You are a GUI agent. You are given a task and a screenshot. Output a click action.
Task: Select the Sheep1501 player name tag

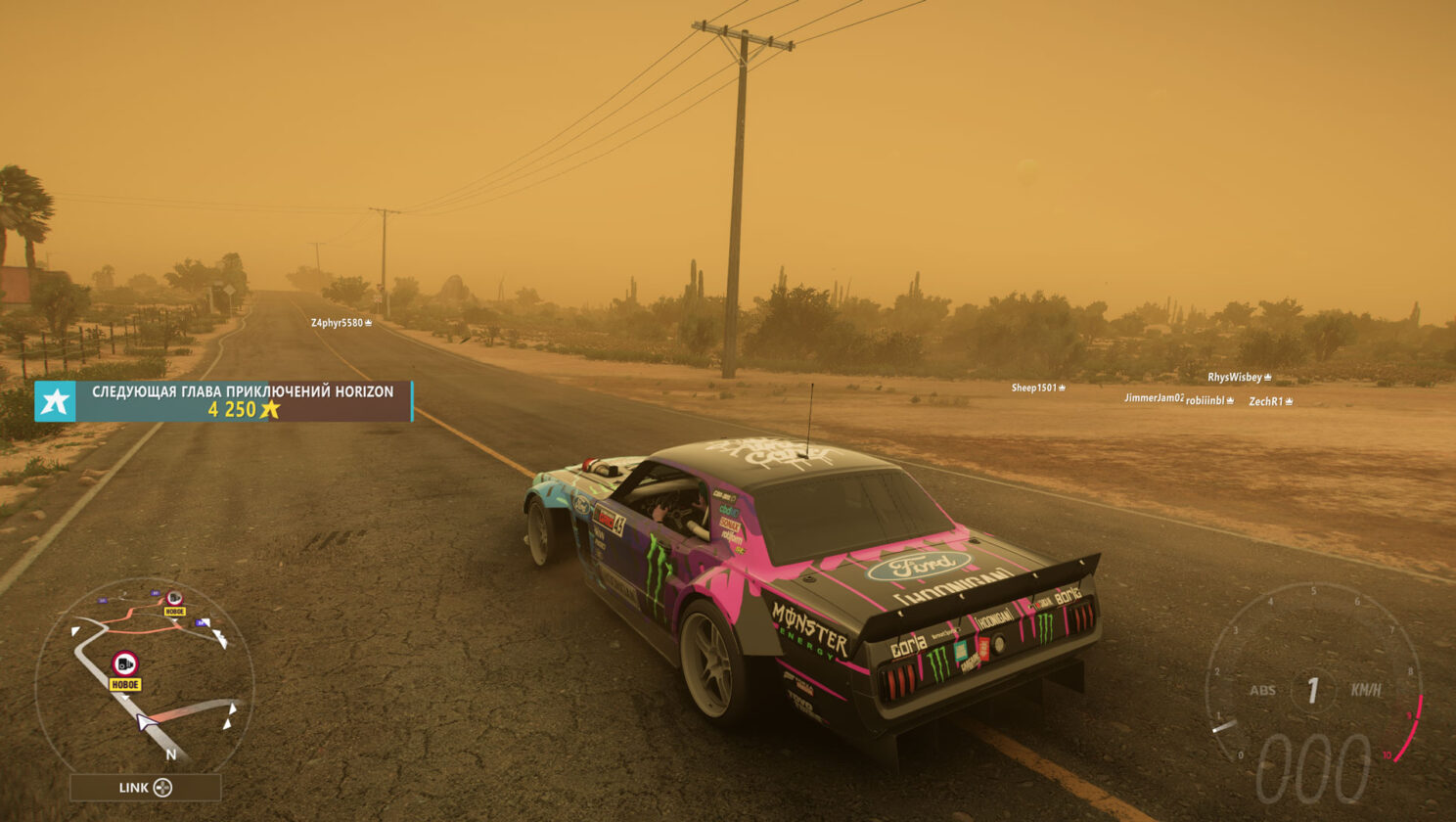pos(1037,388)
